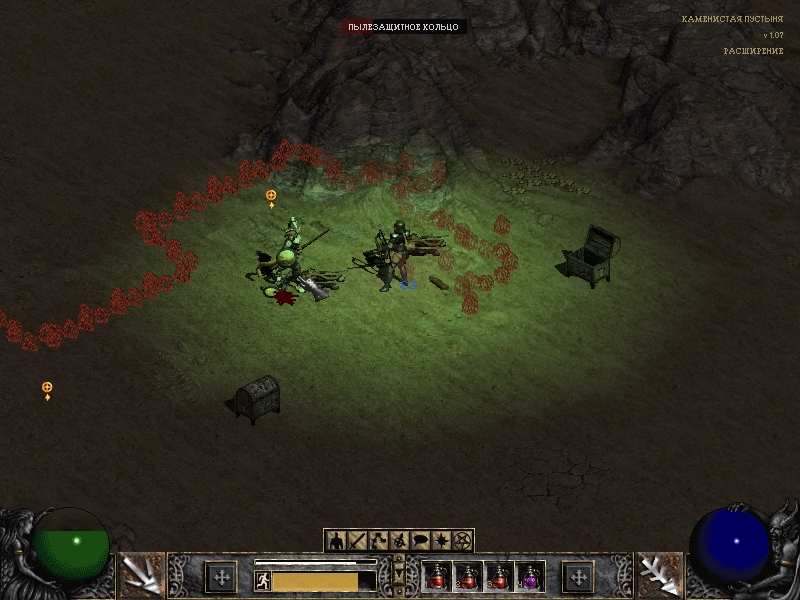Screen dimensions: 800x600
Task: Open the game menu pentagram icon
Action: click(462, 541)
